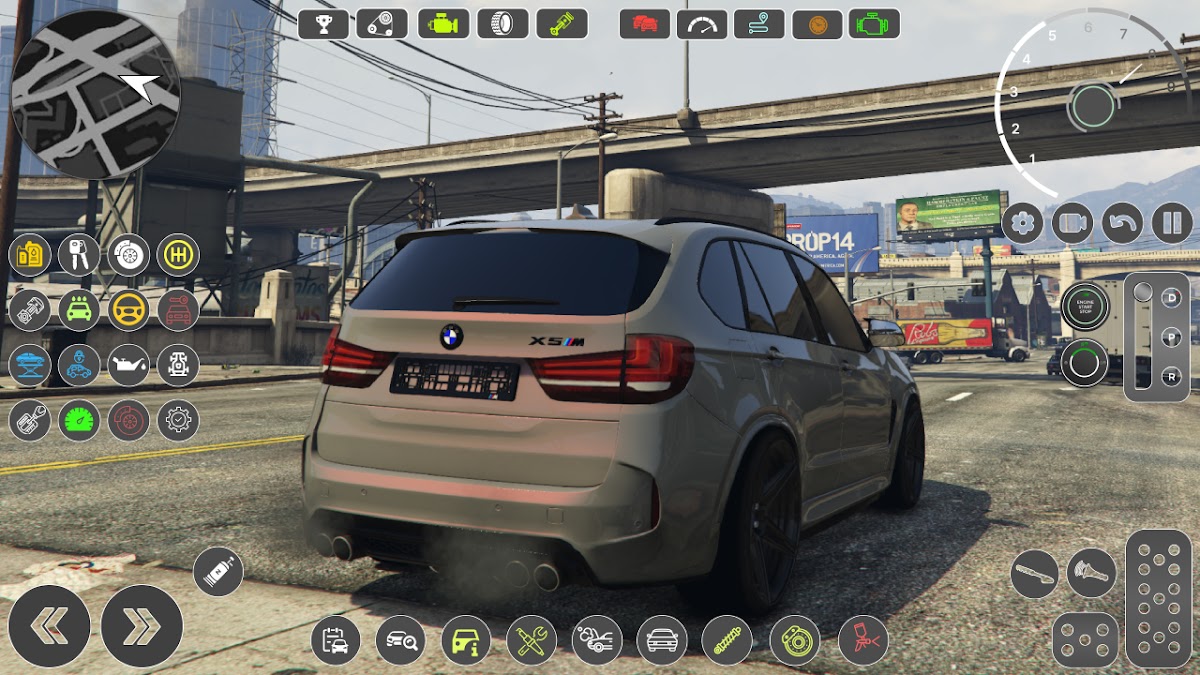The image size is (1200, 675).
Task: Select the yellow manual gearbox icon
Action: (x=178, y=255)
